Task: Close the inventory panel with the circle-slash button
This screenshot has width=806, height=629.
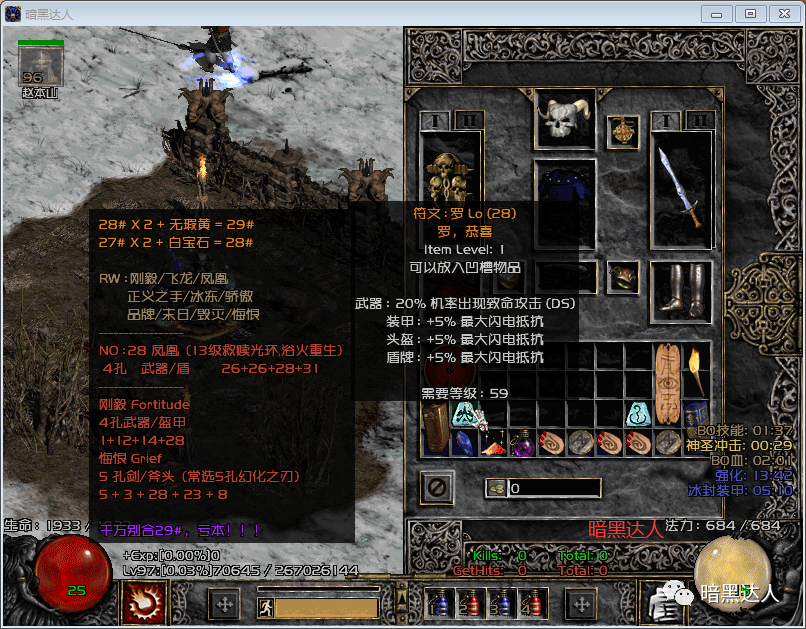Action: click(437, 488)
